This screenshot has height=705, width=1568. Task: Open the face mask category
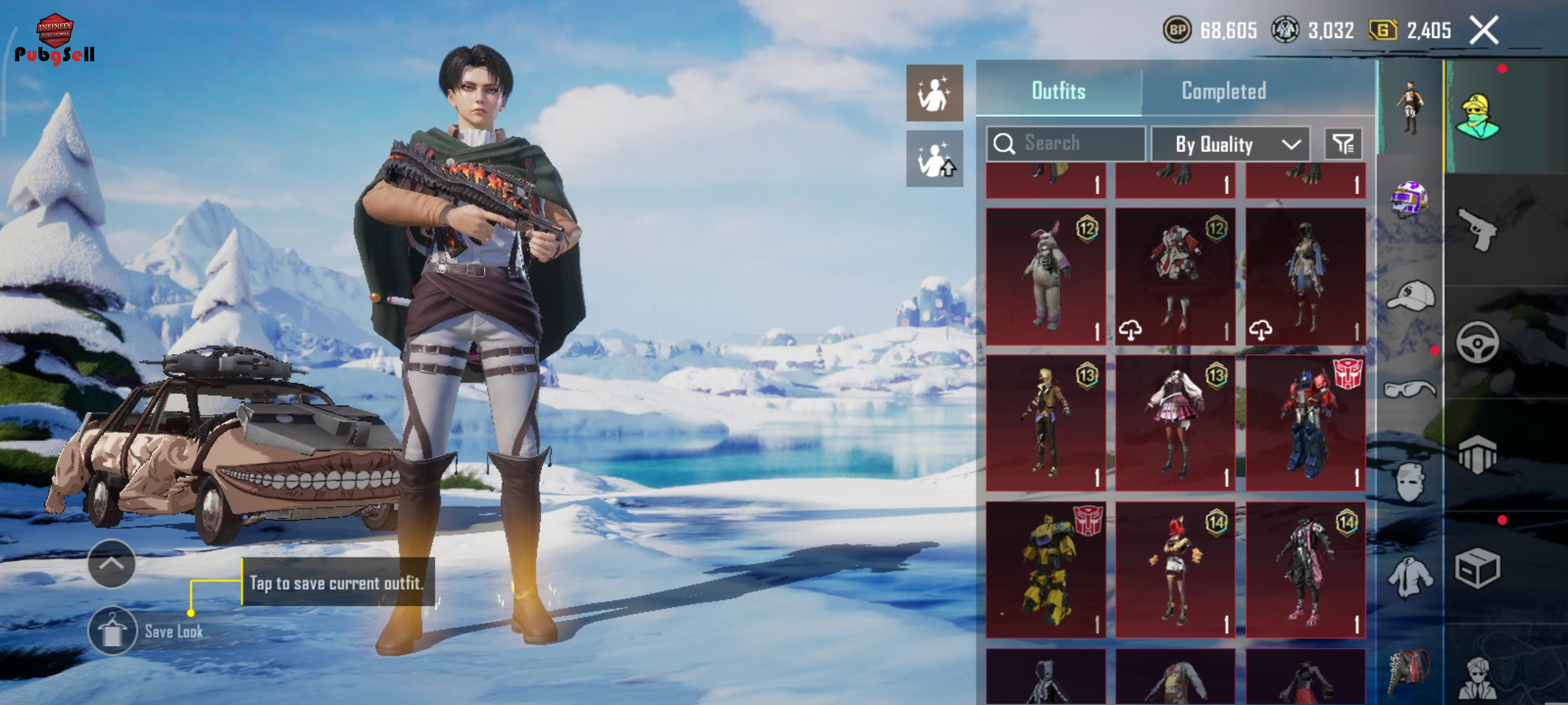point(1410,482)
